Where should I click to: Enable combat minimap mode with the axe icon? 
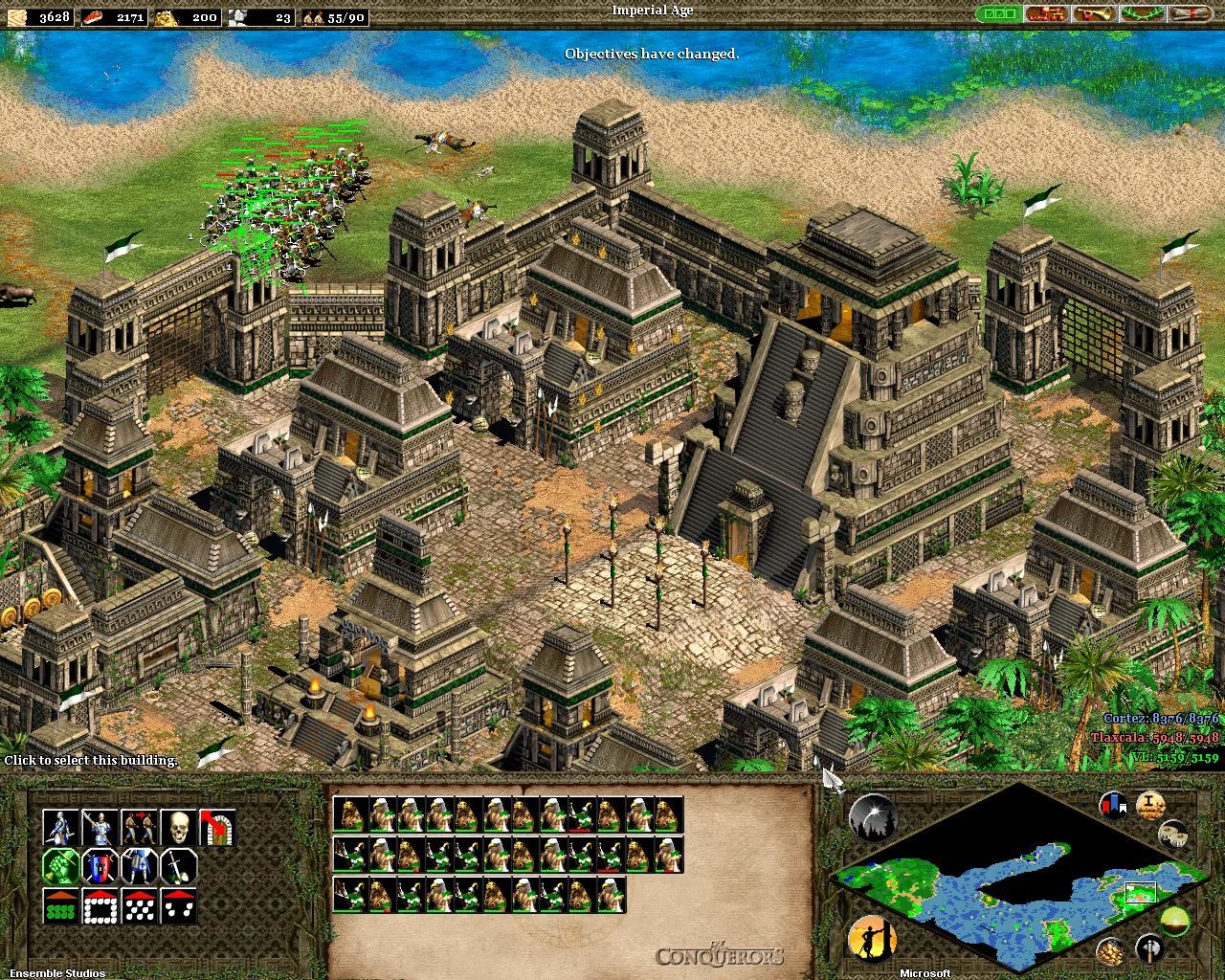click(1150, 949)
